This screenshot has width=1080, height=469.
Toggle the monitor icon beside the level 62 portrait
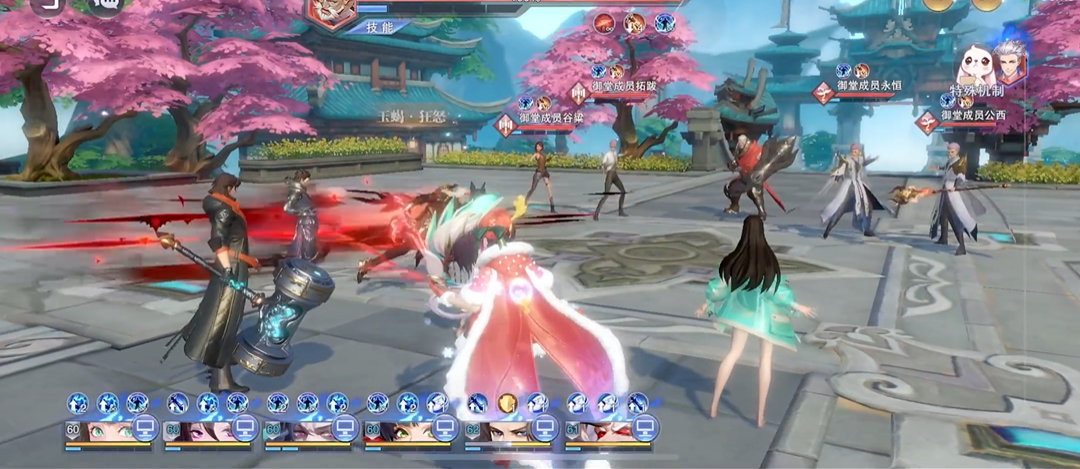(544, 429)
